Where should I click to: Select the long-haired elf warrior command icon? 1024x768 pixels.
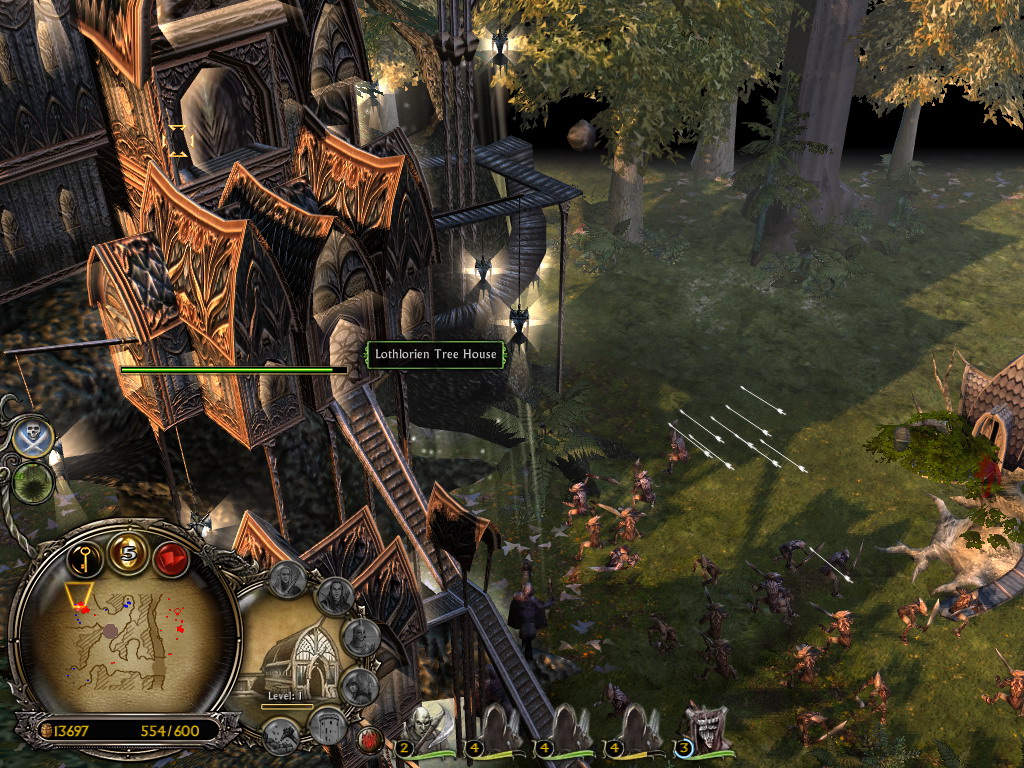[288, 578]
